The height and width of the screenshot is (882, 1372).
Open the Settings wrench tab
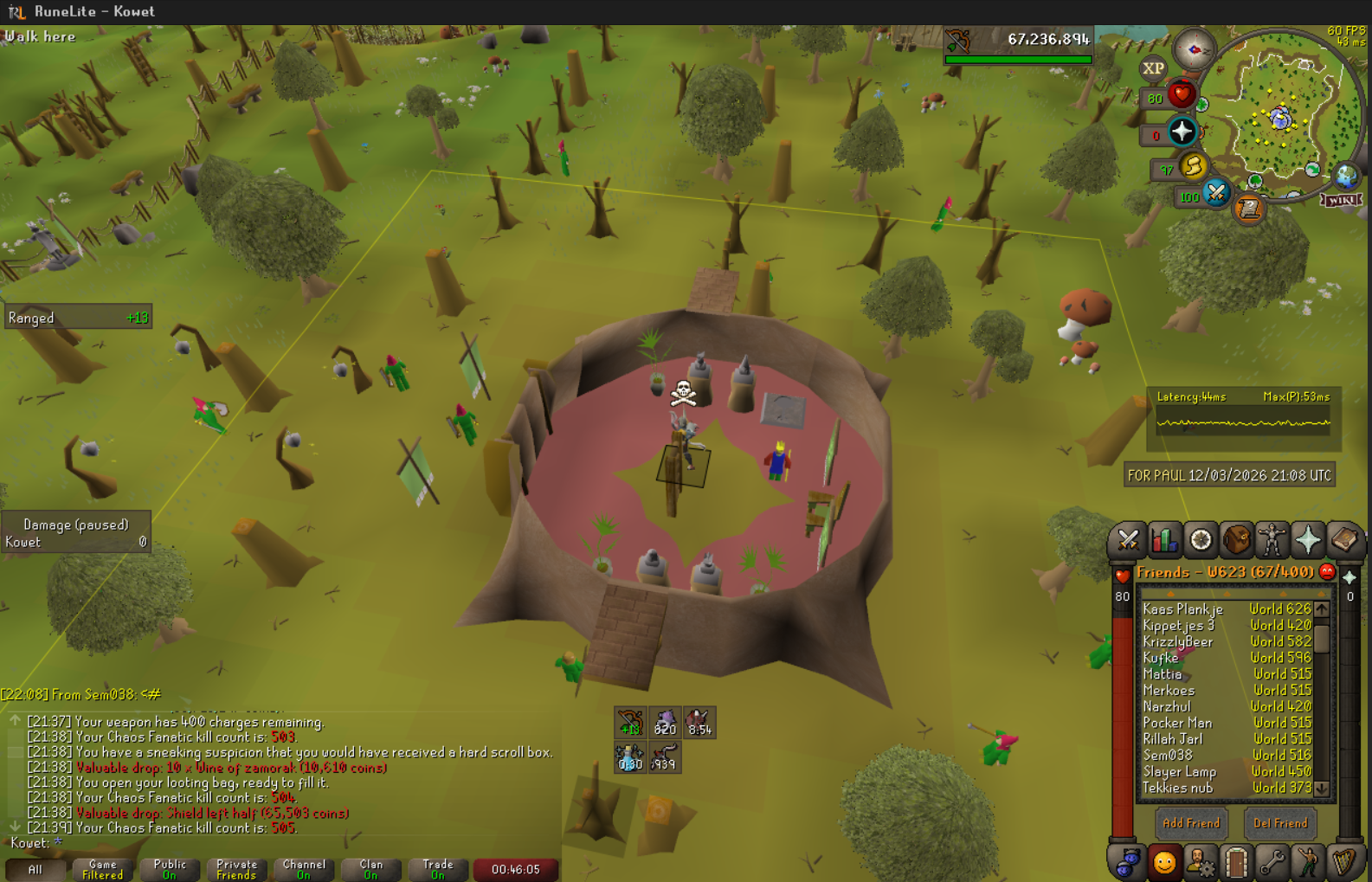pos(1272,862)
